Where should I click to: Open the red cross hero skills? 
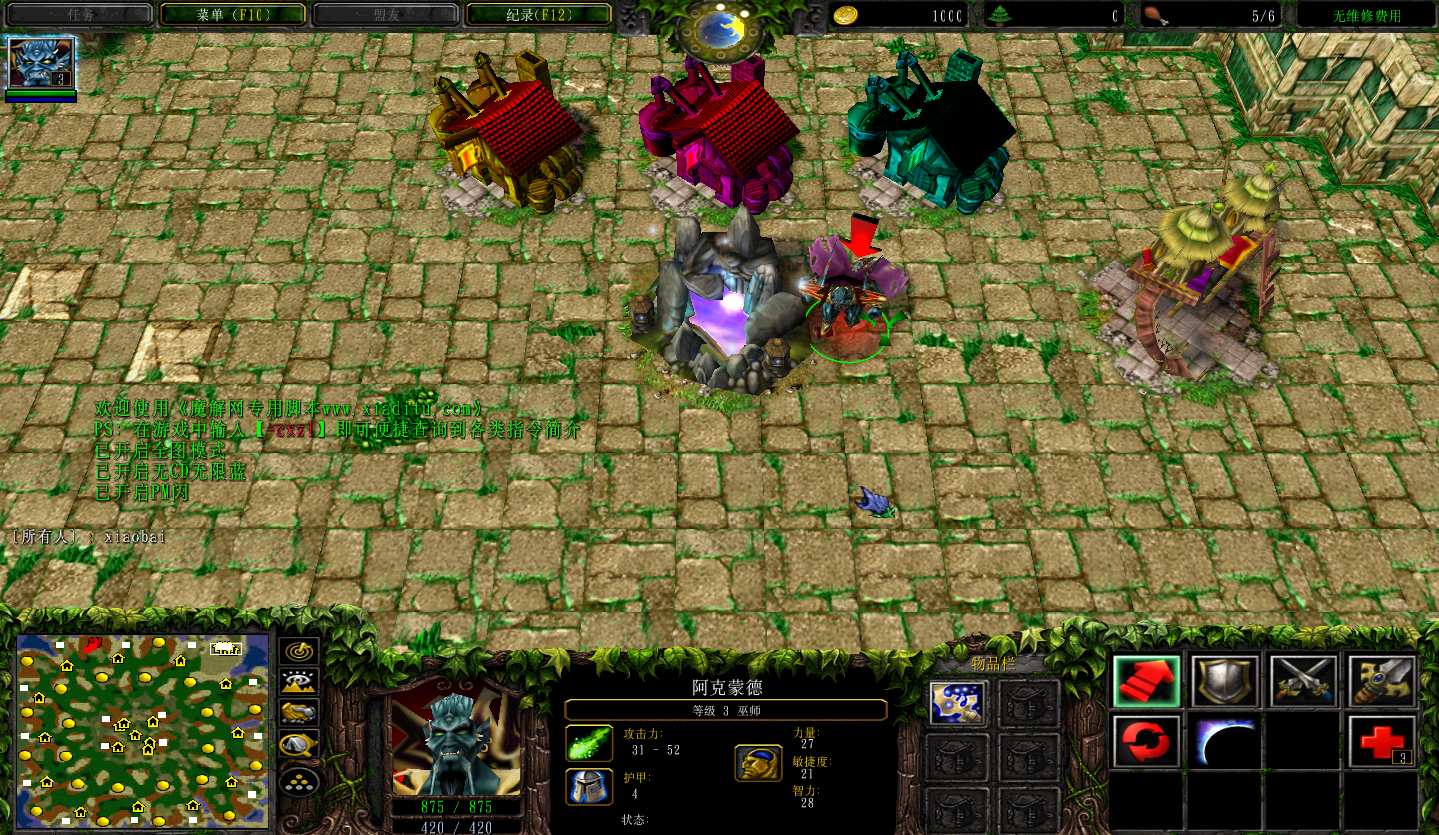point(1381,742)
